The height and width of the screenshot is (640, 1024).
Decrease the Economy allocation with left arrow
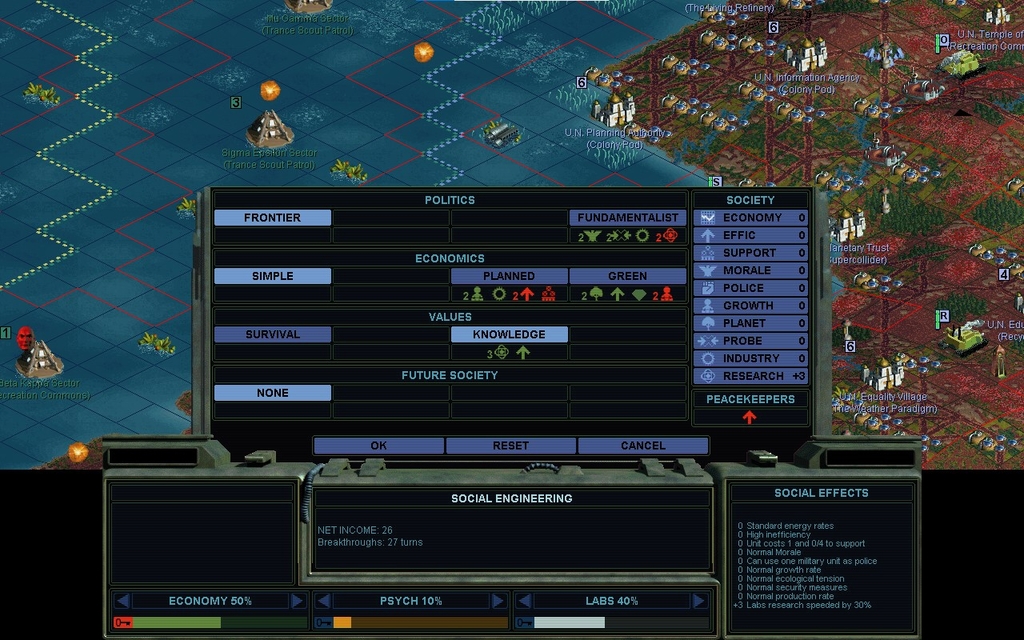(x=122, y=601)
